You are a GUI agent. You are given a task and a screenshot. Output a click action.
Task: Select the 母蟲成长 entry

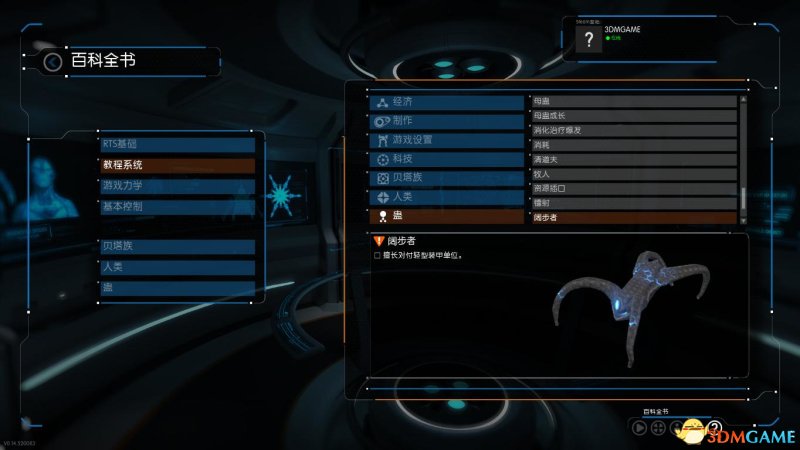(x=632, y=116)
